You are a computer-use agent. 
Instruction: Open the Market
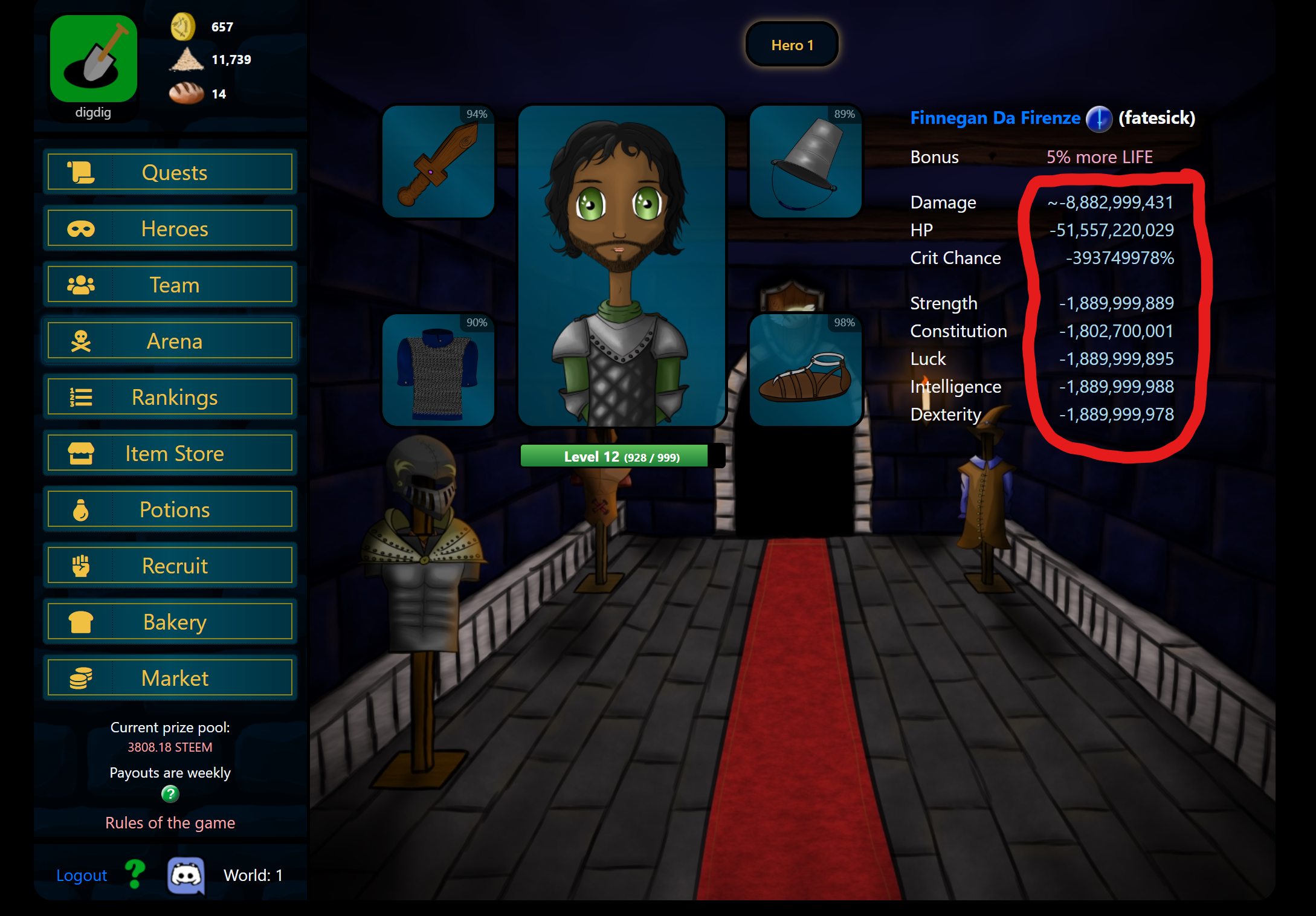pos(170,678)
